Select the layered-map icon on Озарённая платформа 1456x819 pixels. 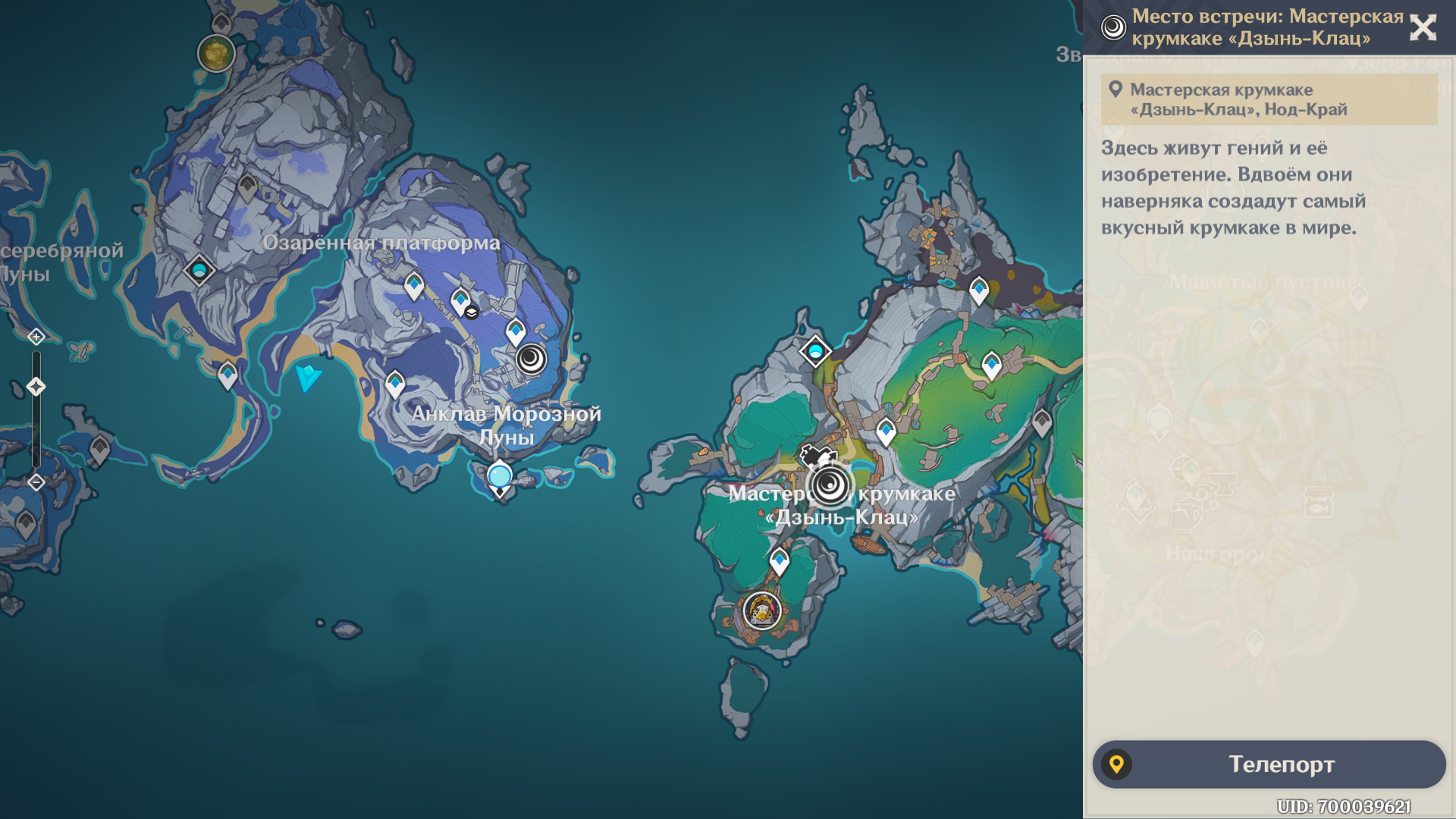point(472,312)
